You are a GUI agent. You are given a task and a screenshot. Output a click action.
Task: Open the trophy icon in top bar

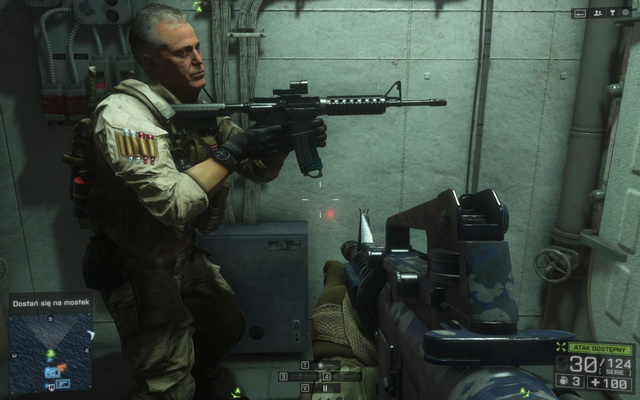613,13
